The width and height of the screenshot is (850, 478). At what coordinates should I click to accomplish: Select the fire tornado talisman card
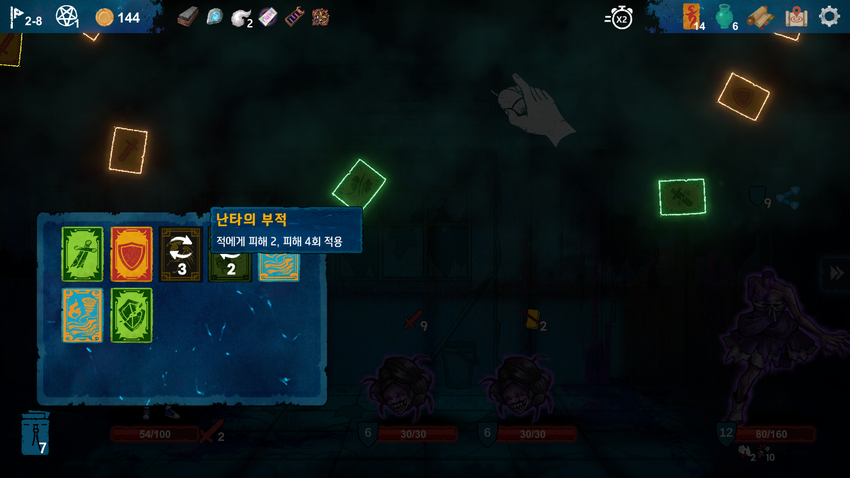click(82, 315)
